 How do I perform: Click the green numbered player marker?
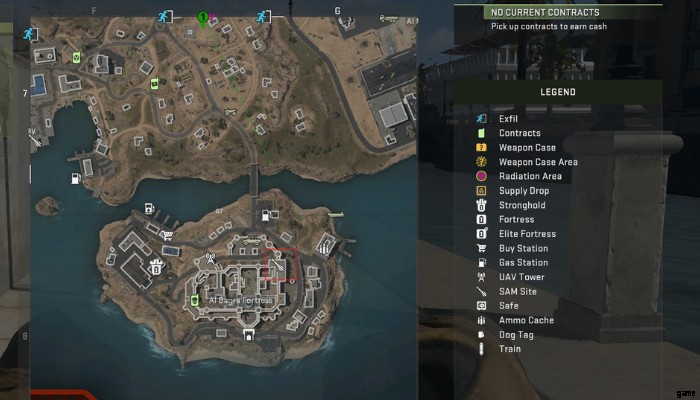tap(203, 17)
